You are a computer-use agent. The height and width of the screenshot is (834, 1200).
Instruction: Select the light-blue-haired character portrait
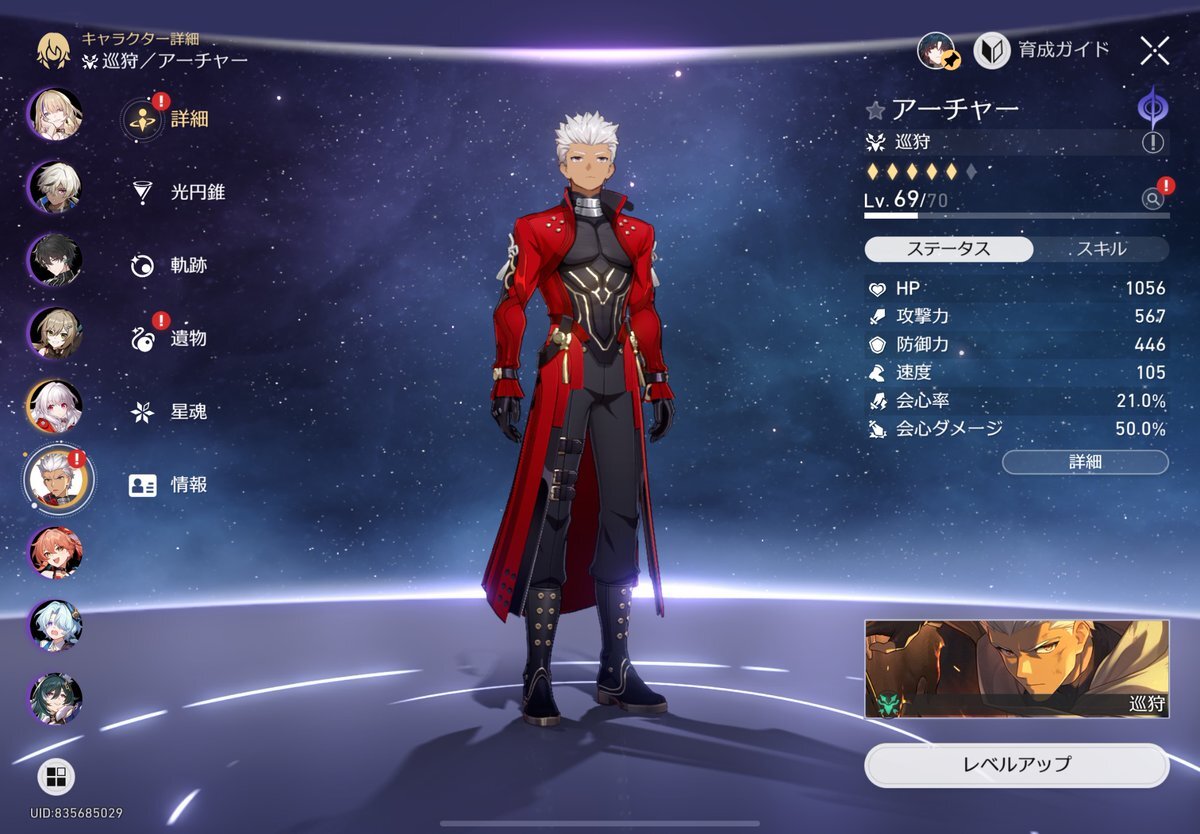tap(55, 626)
